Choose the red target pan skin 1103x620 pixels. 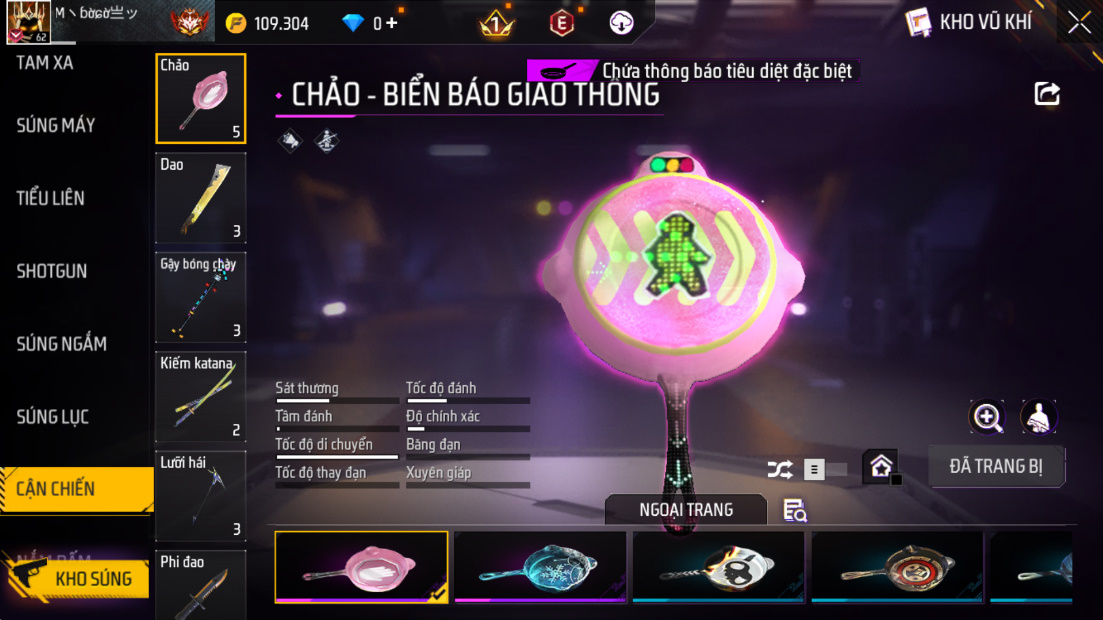[897, 567]
